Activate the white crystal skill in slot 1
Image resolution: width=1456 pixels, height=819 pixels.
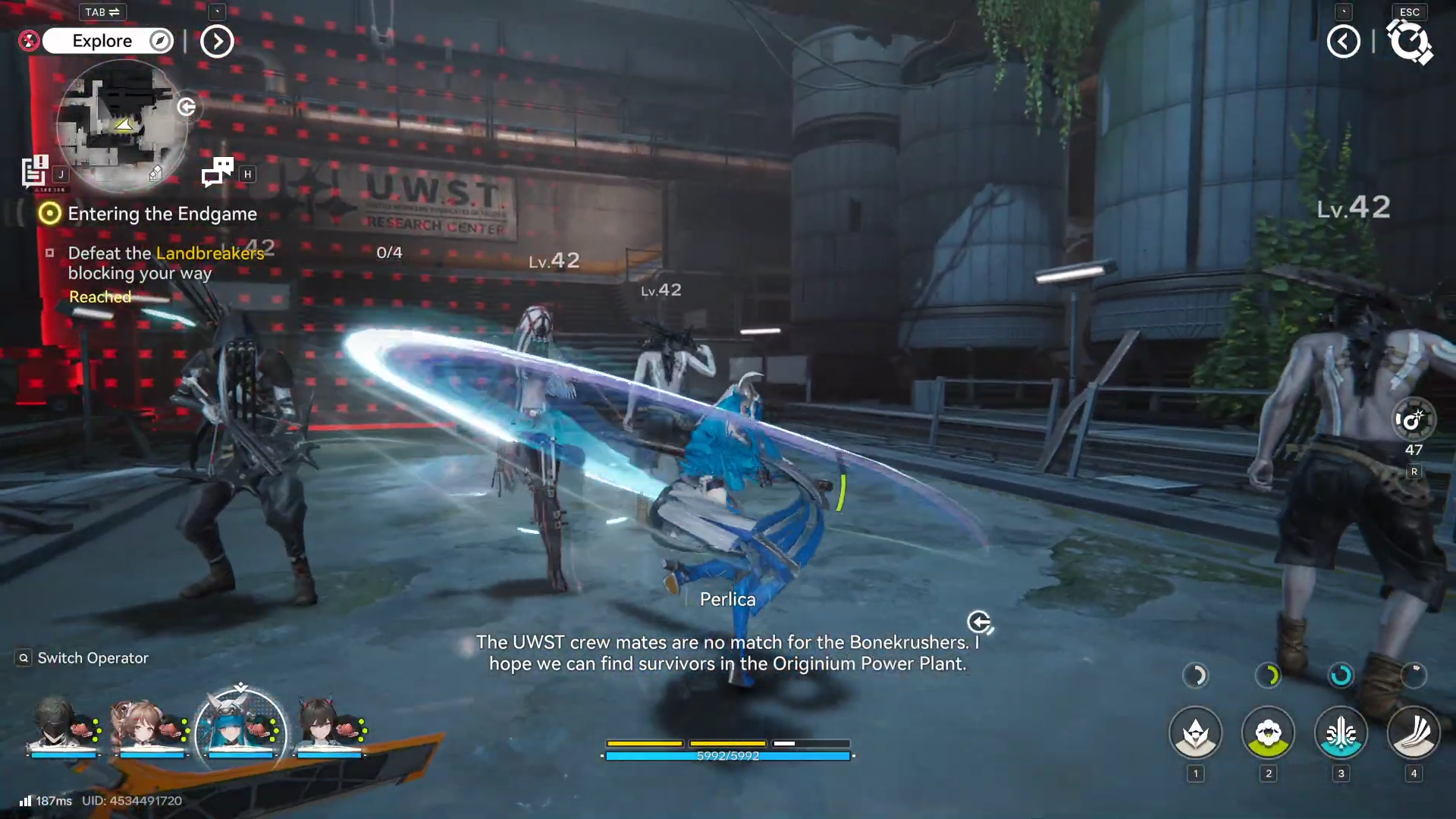pyautogui.click(x=1196, y=733)
